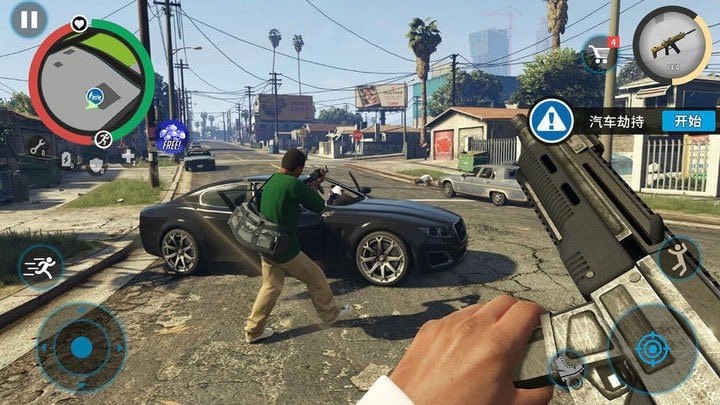Use the medkit plus item
This screenshot has width=720, height=405.
click(127, 155)
